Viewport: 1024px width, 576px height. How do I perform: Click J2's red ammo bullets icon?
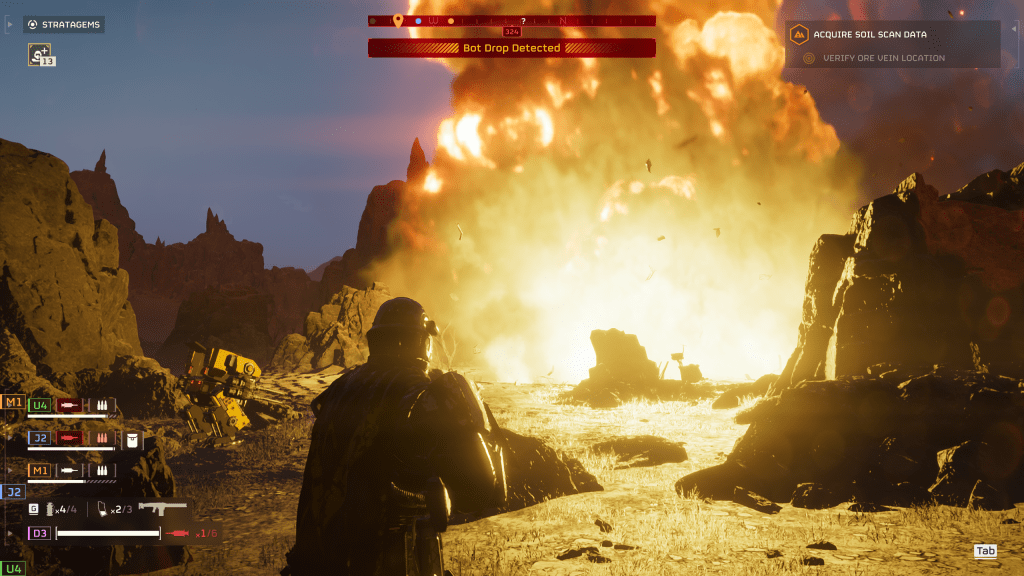(102, 439)
